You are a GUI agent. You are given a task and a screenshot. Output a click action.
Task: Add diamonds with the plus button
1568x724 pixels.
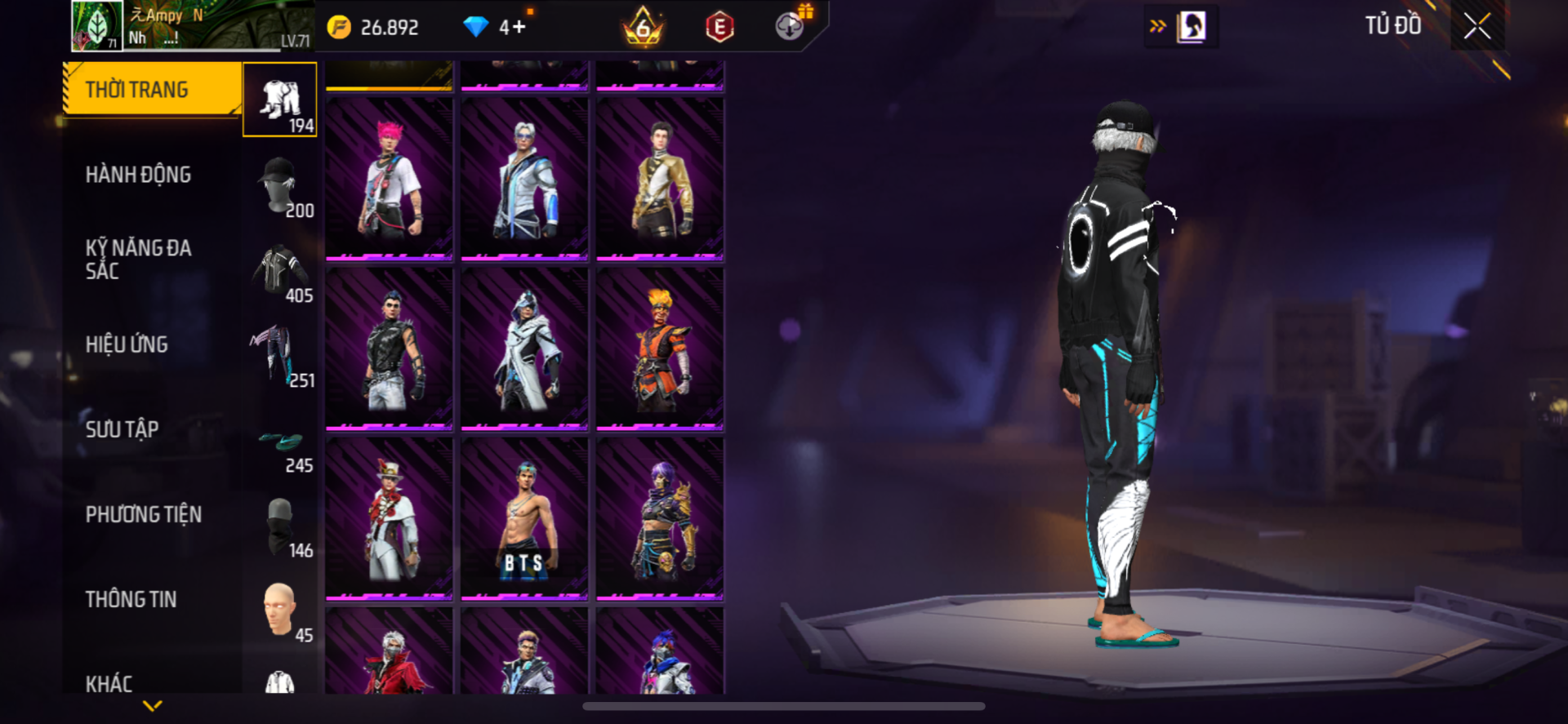[x=519, y=27]
